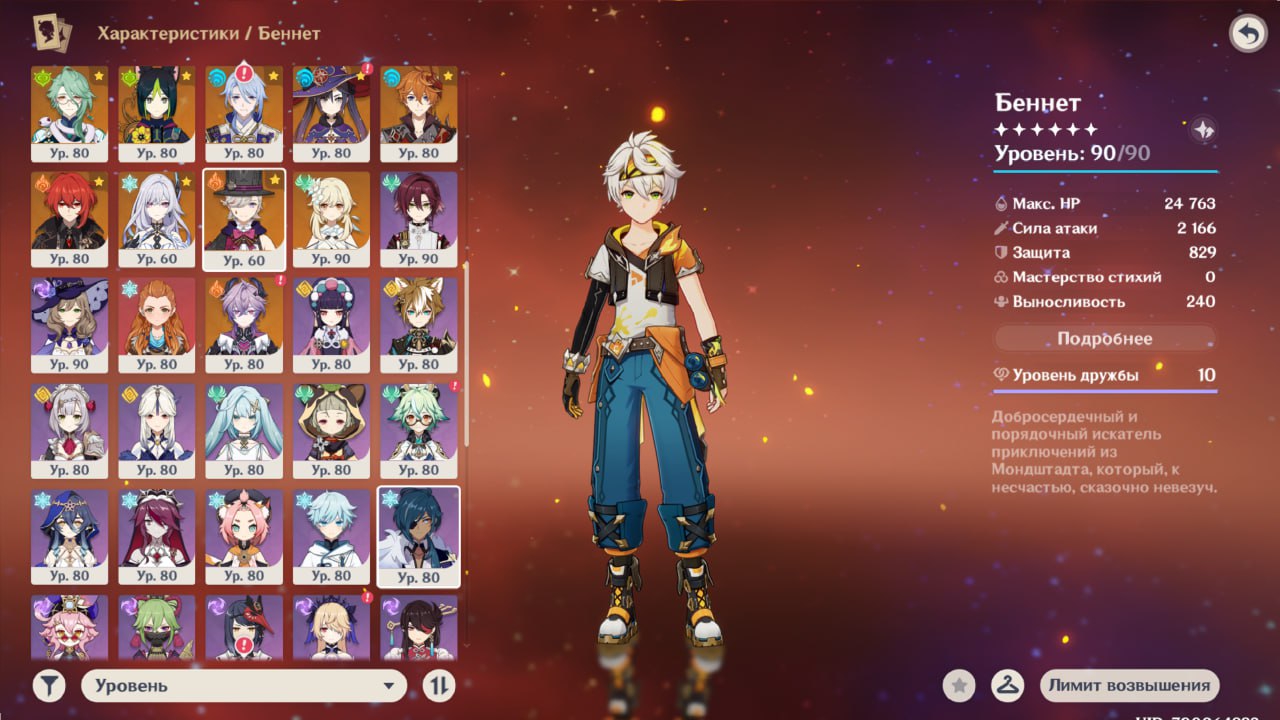1280x720 pixels.
Task: Click the sparkle icon beside Bennett's name
Action: [x=1203, y=129]
